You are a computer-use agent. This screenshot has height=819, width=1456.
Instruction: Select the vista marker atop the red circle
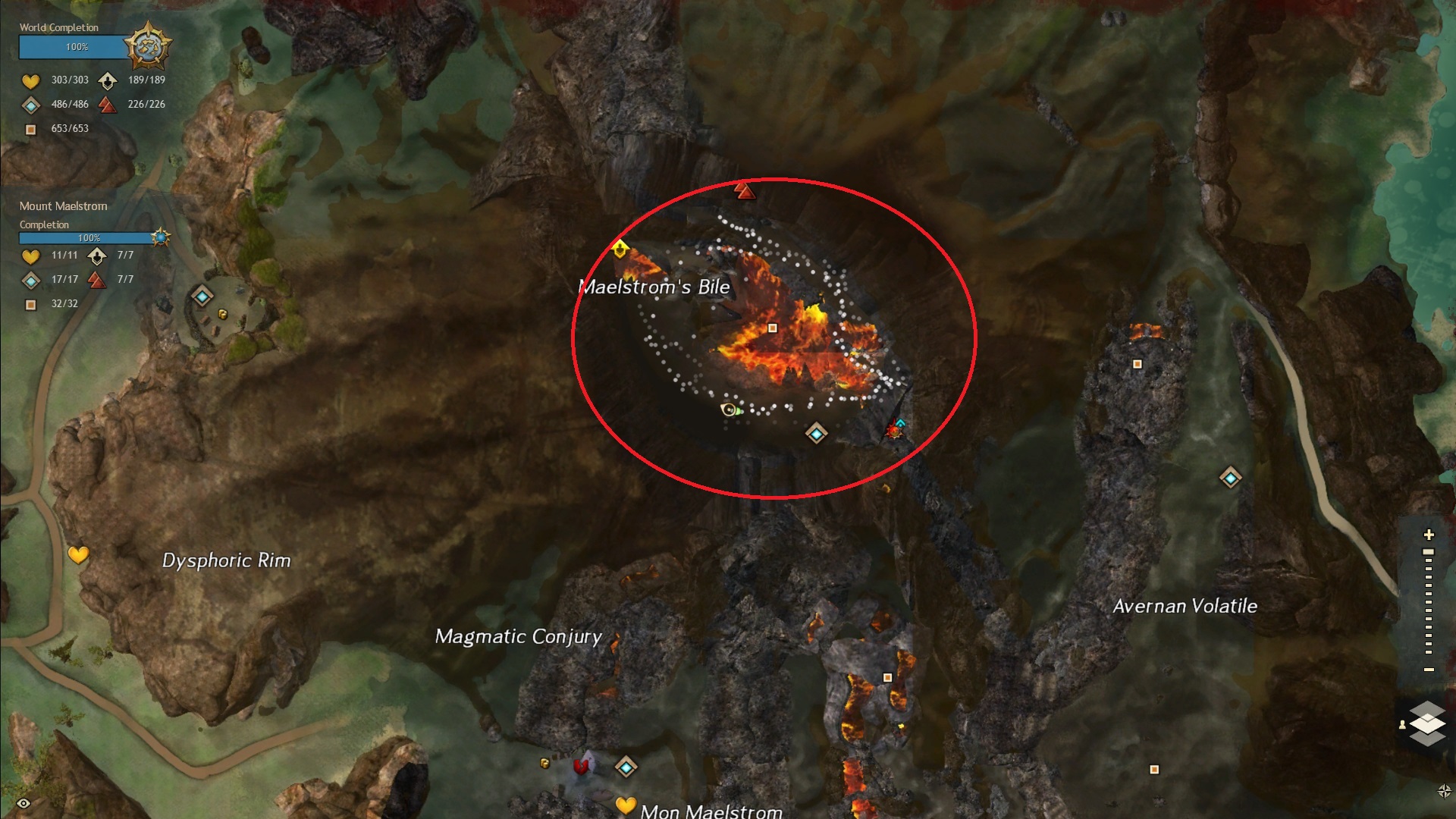745,190
